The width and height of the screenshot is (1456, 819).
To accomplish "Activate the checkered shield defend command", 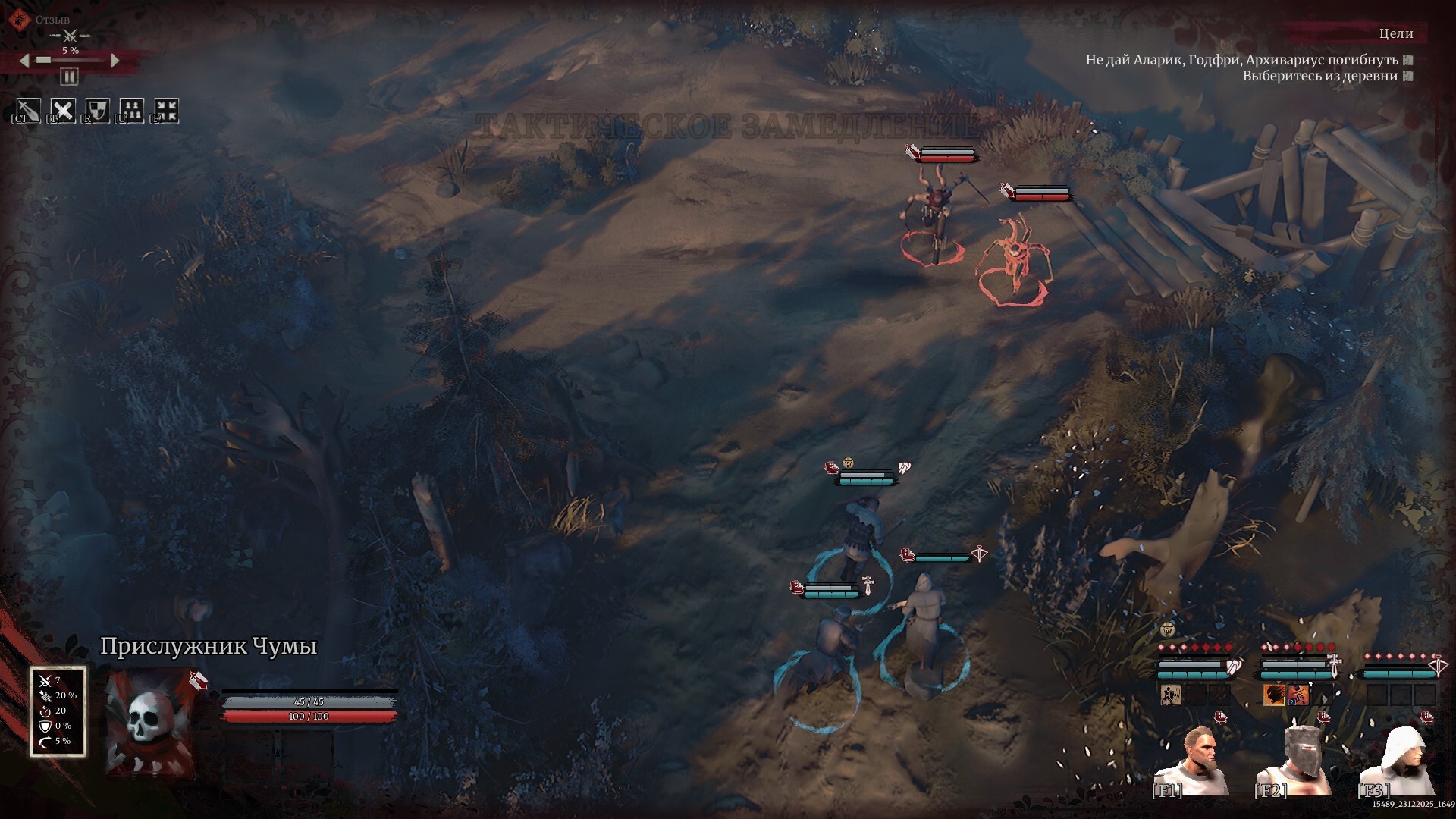I will click(x=98, y=111).
